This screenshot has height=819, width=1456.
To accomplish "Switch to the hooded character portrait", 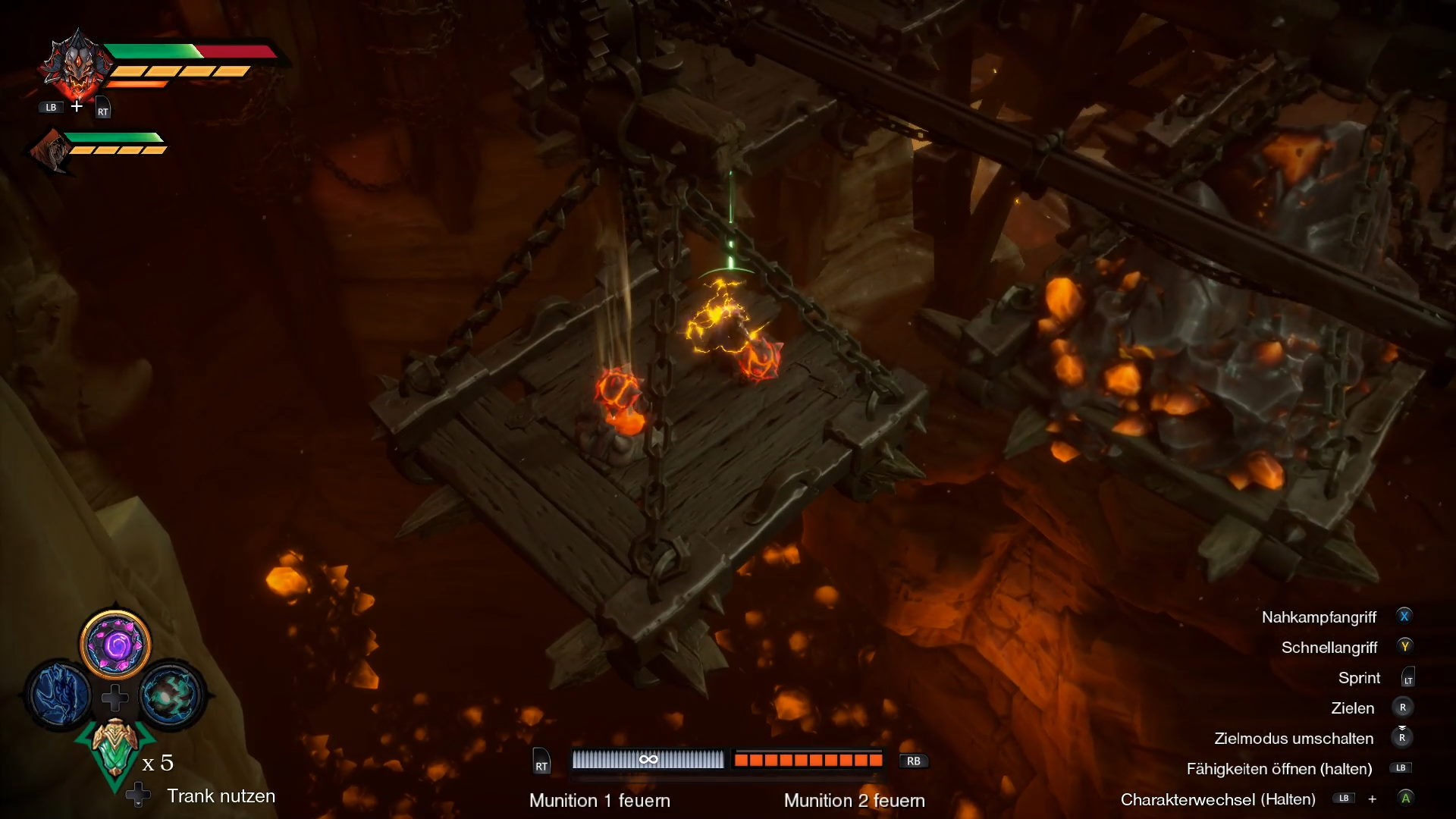I will pyautogui.click(x=52, y=150).
